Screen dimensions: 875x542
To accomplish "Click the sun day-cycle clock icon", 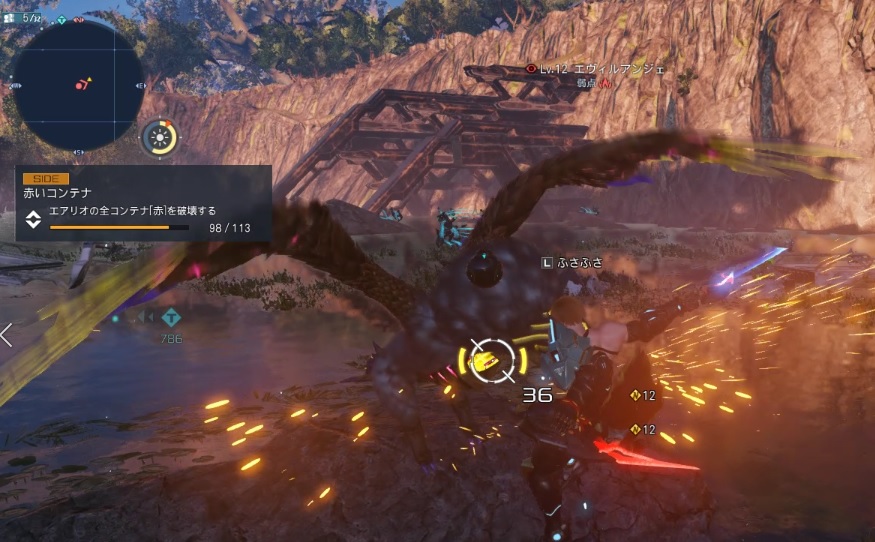I will 159,137.
